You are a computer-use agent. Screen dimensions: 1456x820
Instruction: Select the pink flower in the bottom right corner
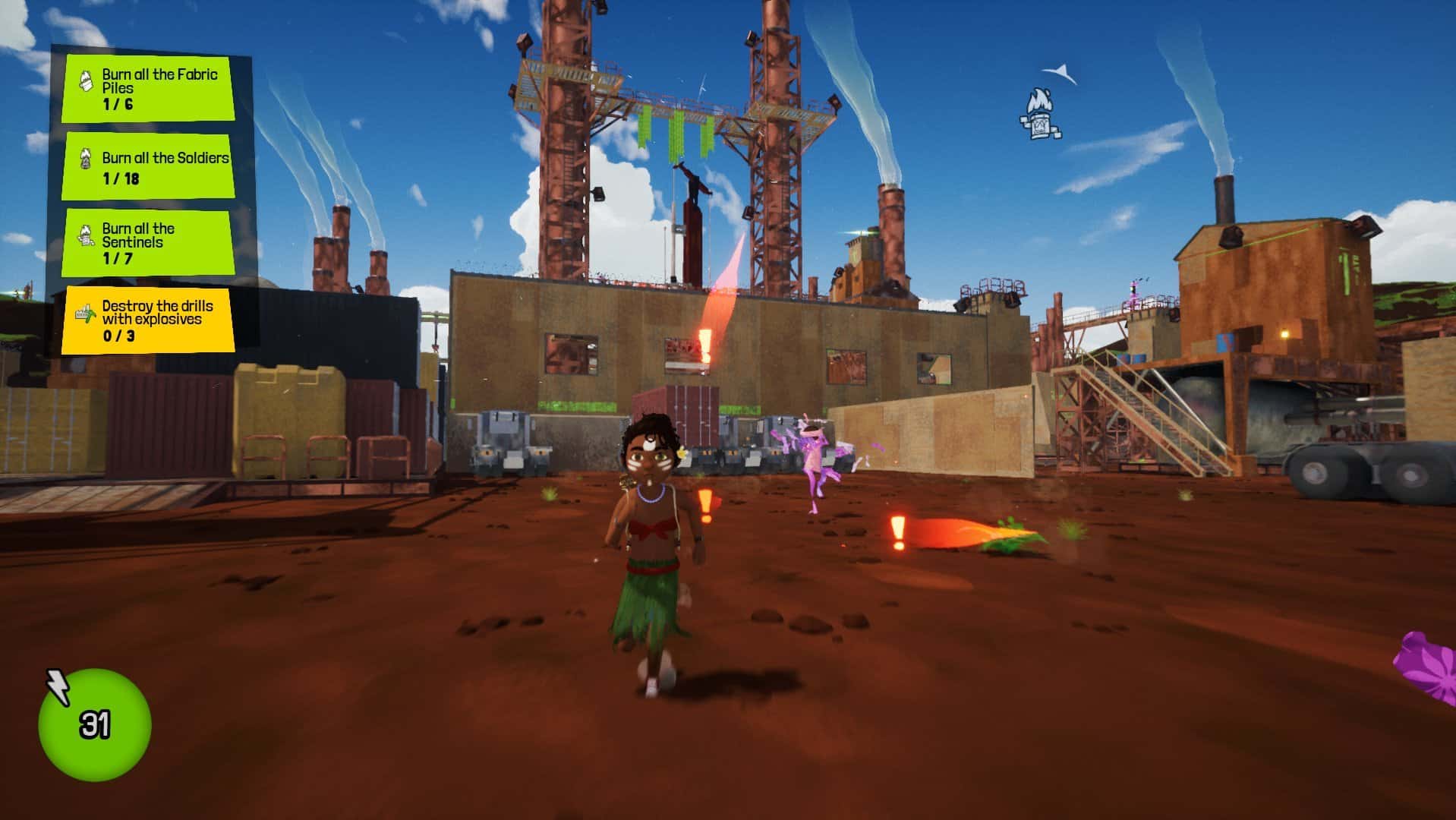(x=1439, y=668)
